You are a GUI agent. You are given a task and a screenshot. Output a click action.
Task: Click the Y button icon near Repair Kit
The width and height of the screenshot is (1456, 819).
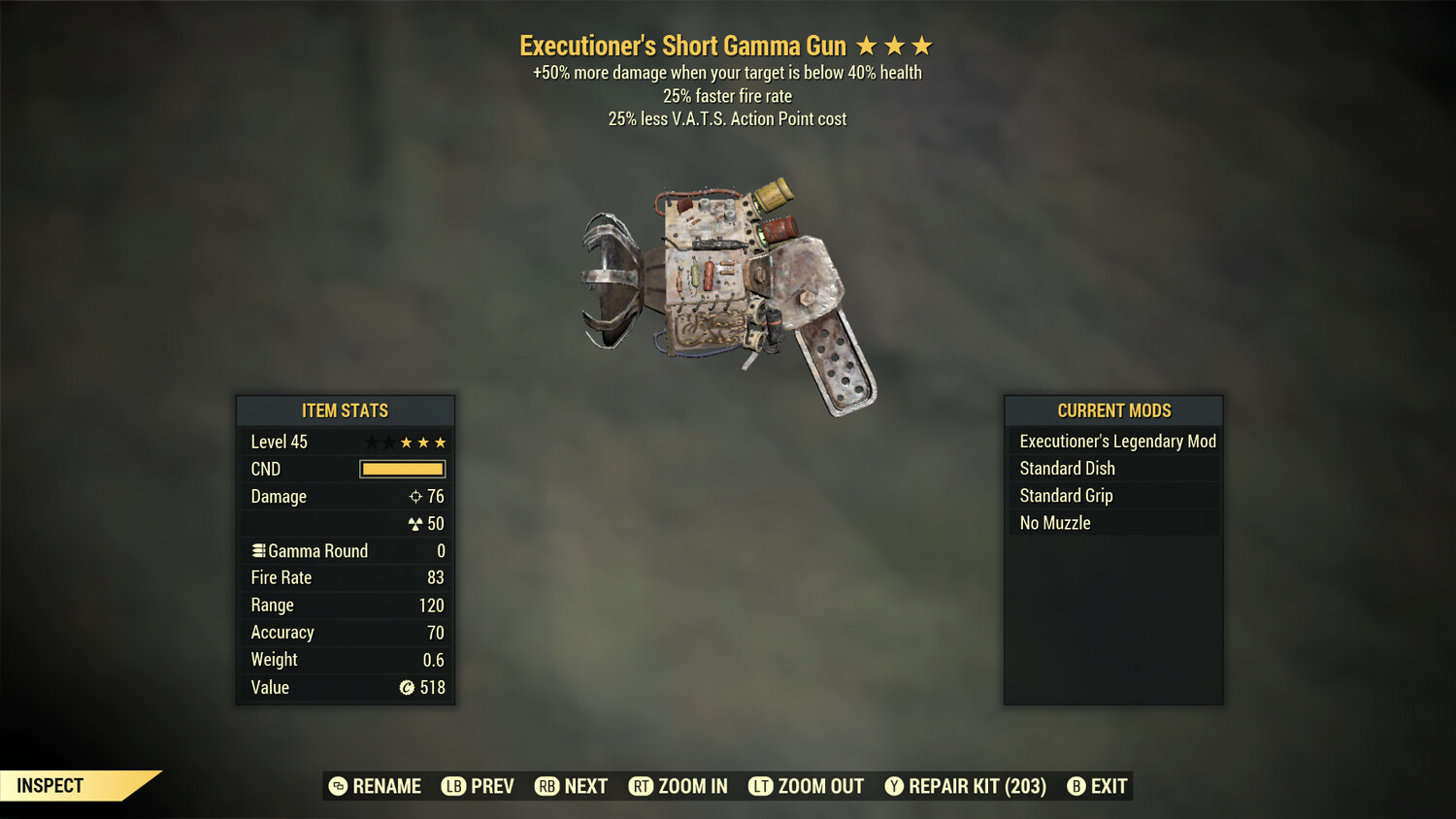894,786
